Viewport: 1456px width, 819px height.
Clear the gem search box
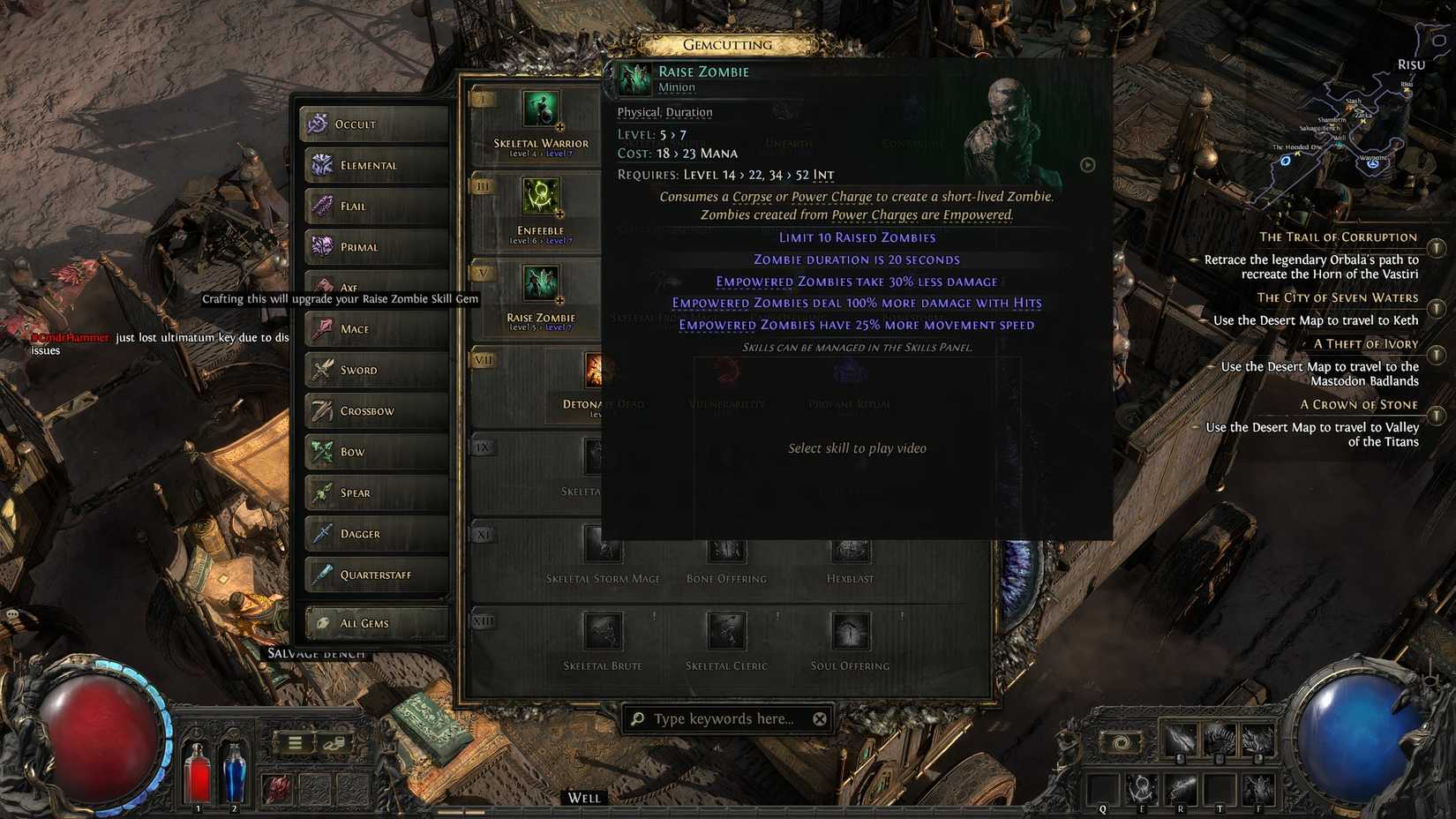820,718
